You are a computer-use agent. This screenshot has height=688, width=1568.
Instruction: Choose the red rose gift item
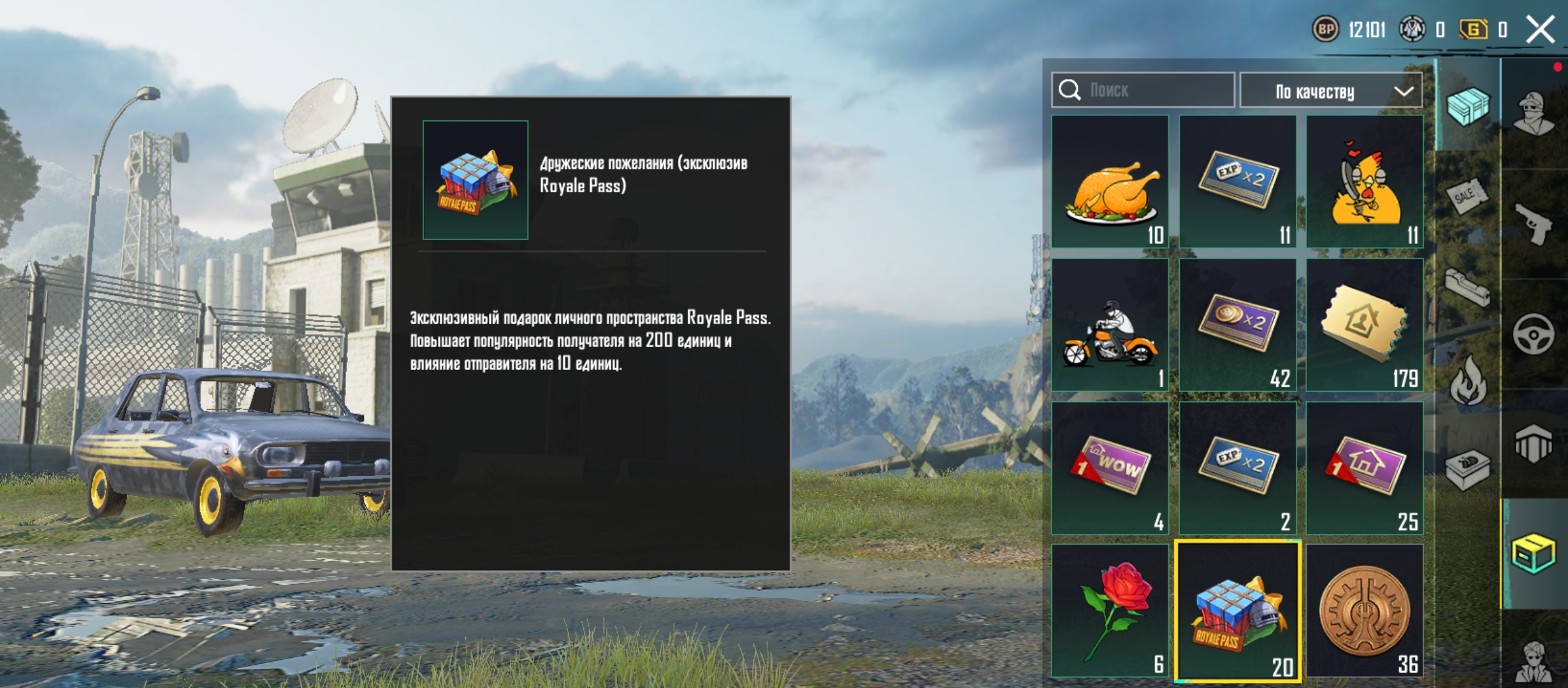pyautogui.click(x=1110, y=610)
